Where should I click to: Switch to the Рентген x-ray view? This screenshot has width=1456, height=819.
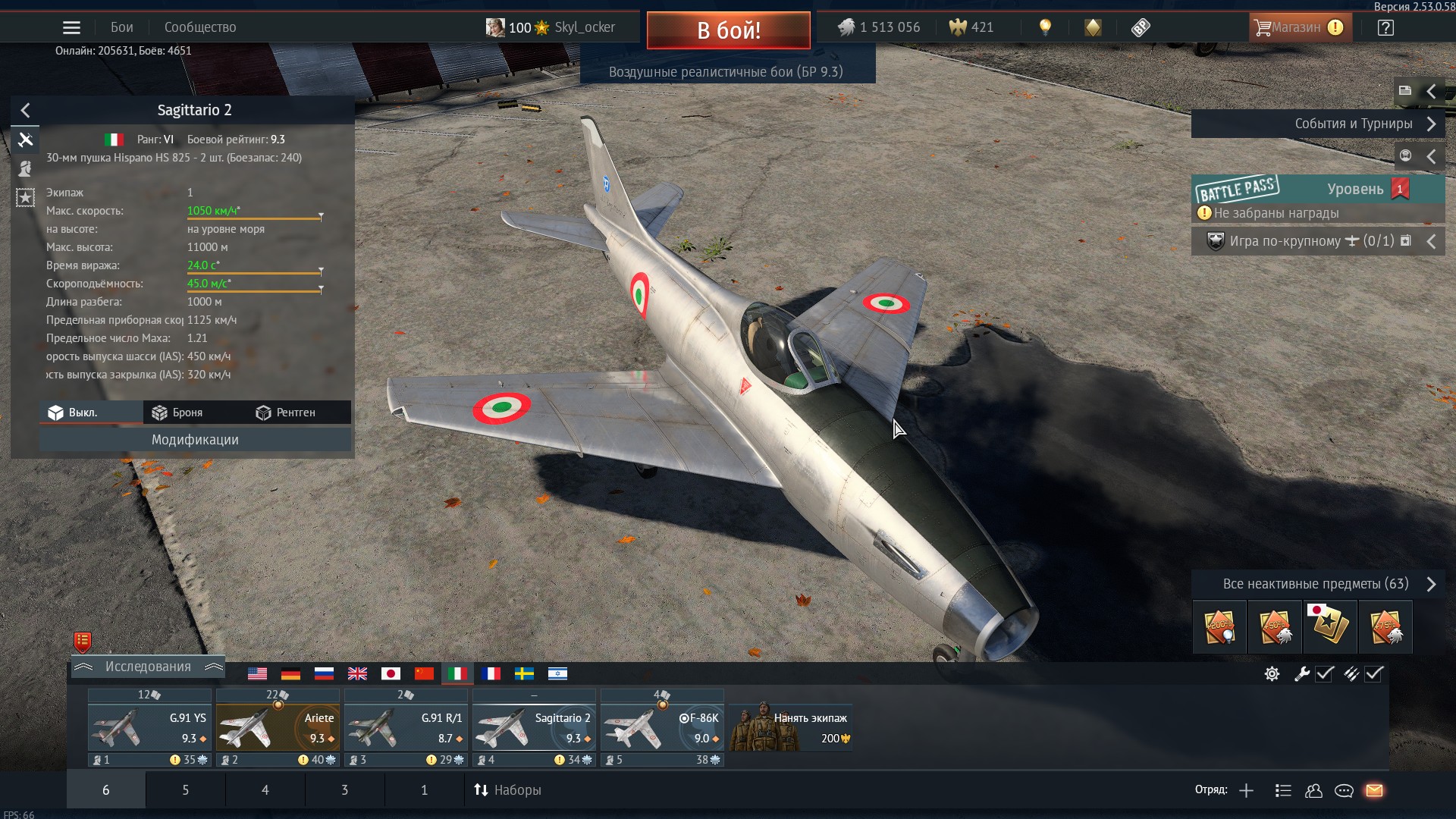286,413
